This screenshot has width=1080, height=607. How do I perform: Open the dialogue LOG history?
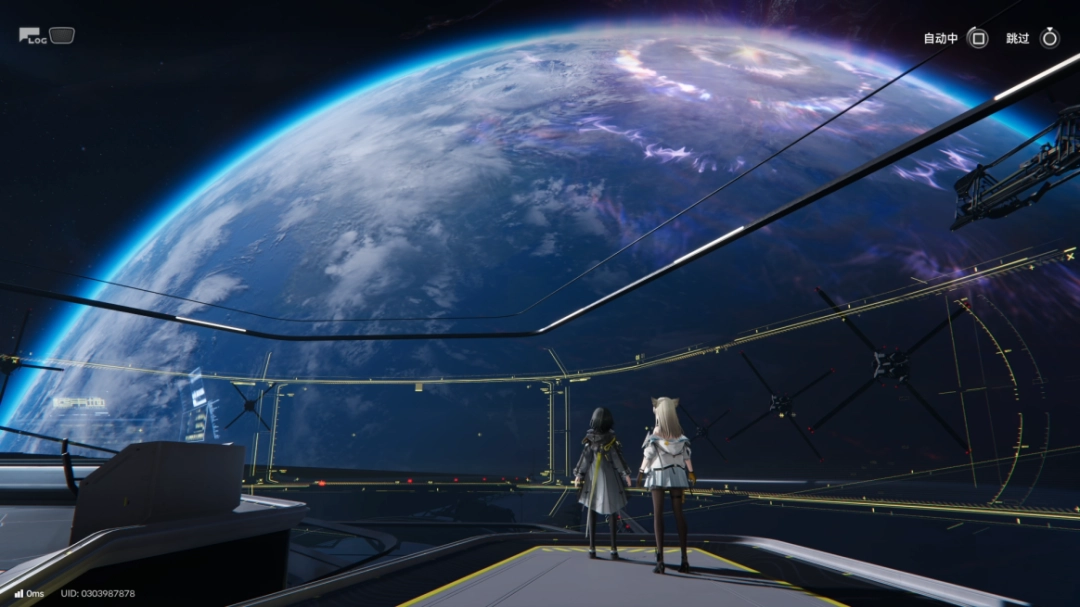point(33,36)
